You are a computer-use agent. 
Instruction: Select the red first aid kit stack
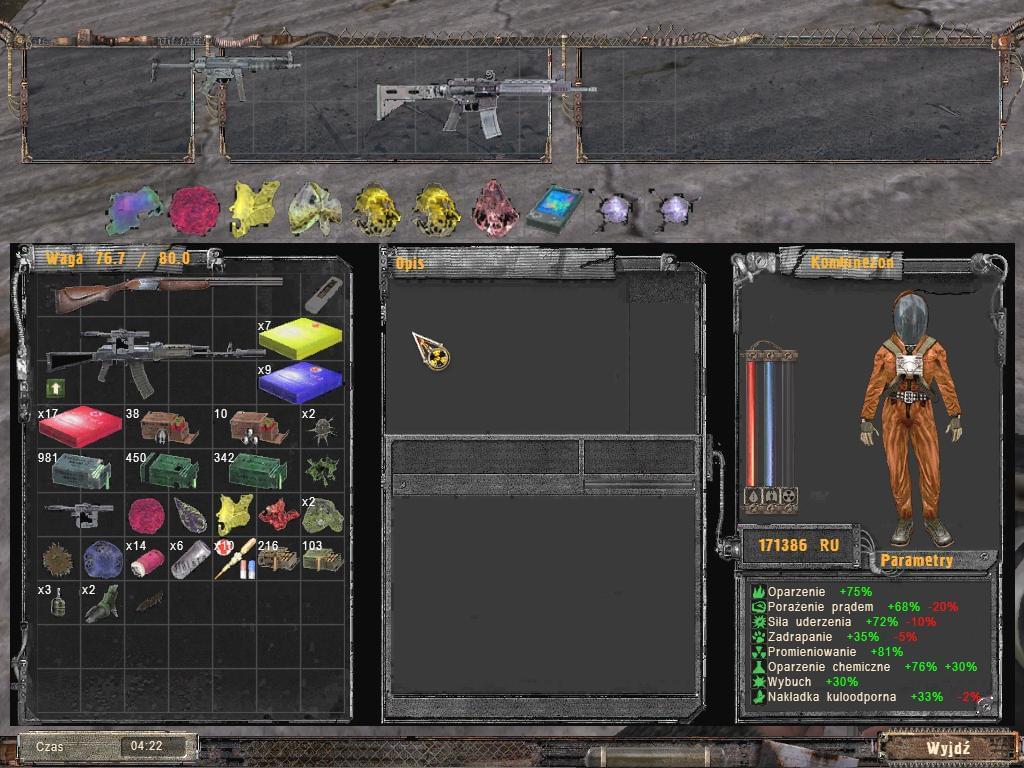coord(80,427)
